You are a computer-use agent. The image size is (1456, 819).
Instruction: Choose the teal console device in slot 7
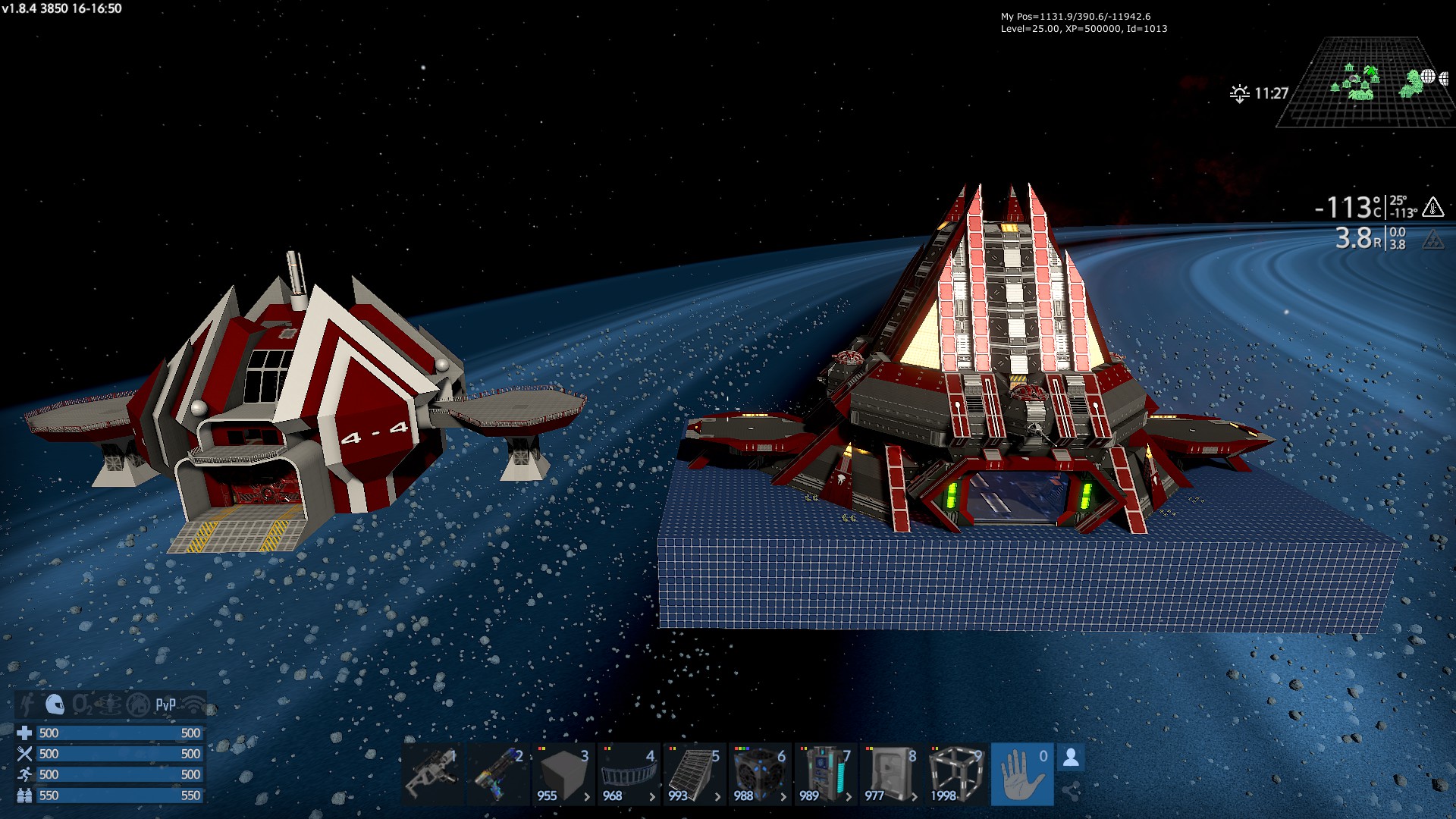pyautogui.click(x=826, y=774)
